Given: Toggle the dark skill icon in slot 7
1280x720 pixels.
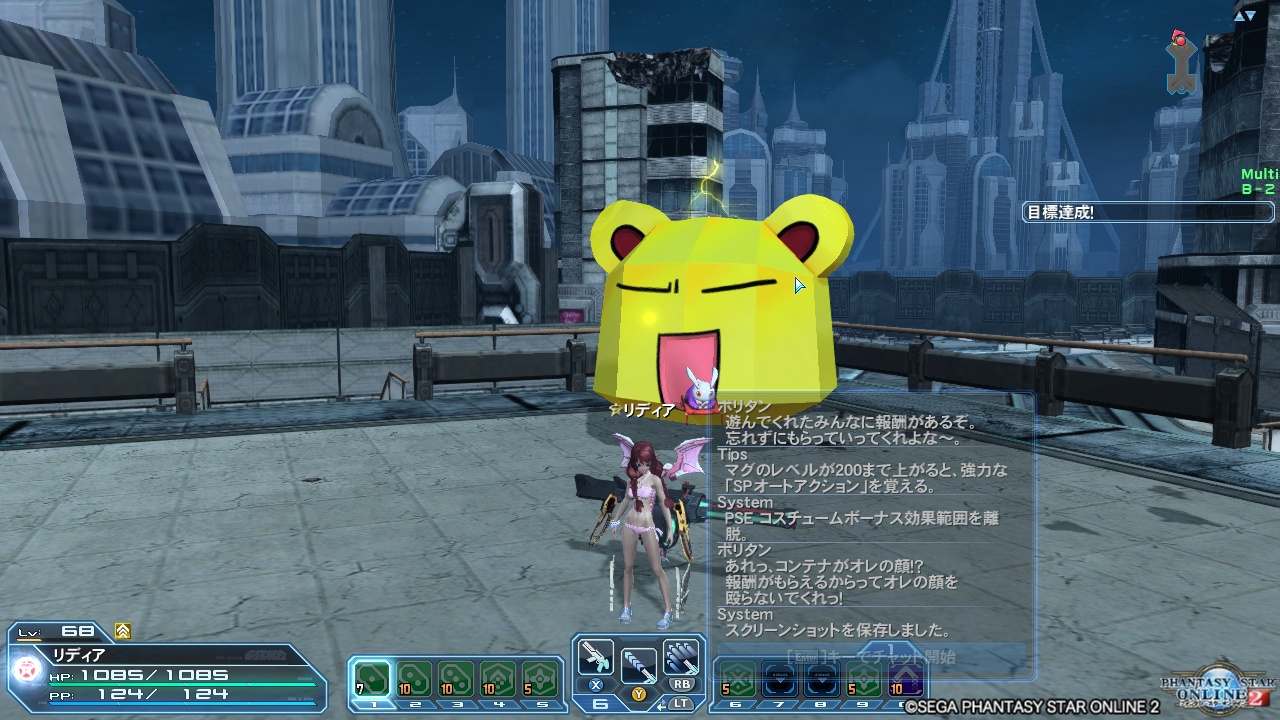Looking at the screenshot, I should coord(778,680).
